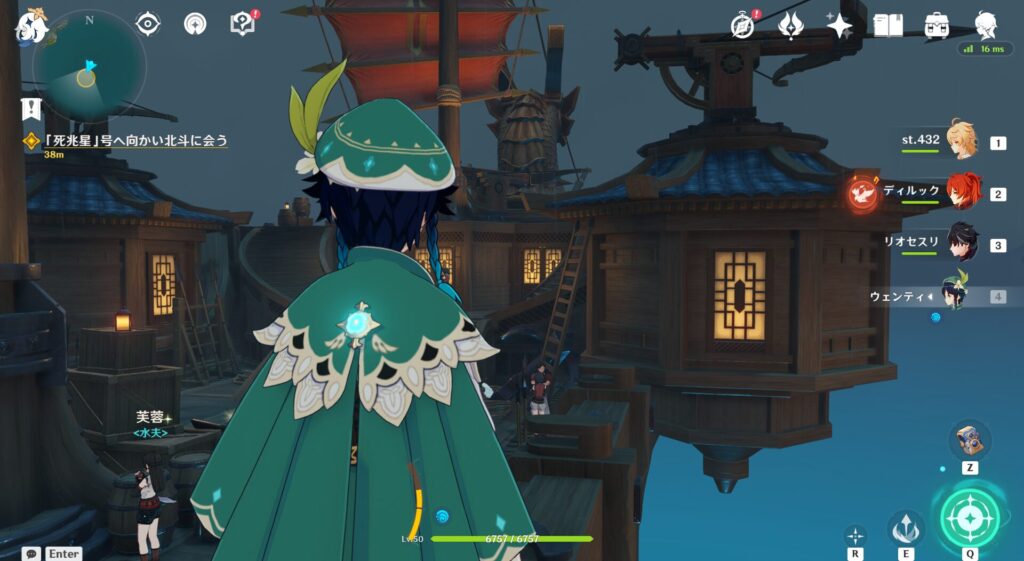Activate Venti's elemental skill icon
Screen dimensions: 1024x561
[x=906, y=526]
